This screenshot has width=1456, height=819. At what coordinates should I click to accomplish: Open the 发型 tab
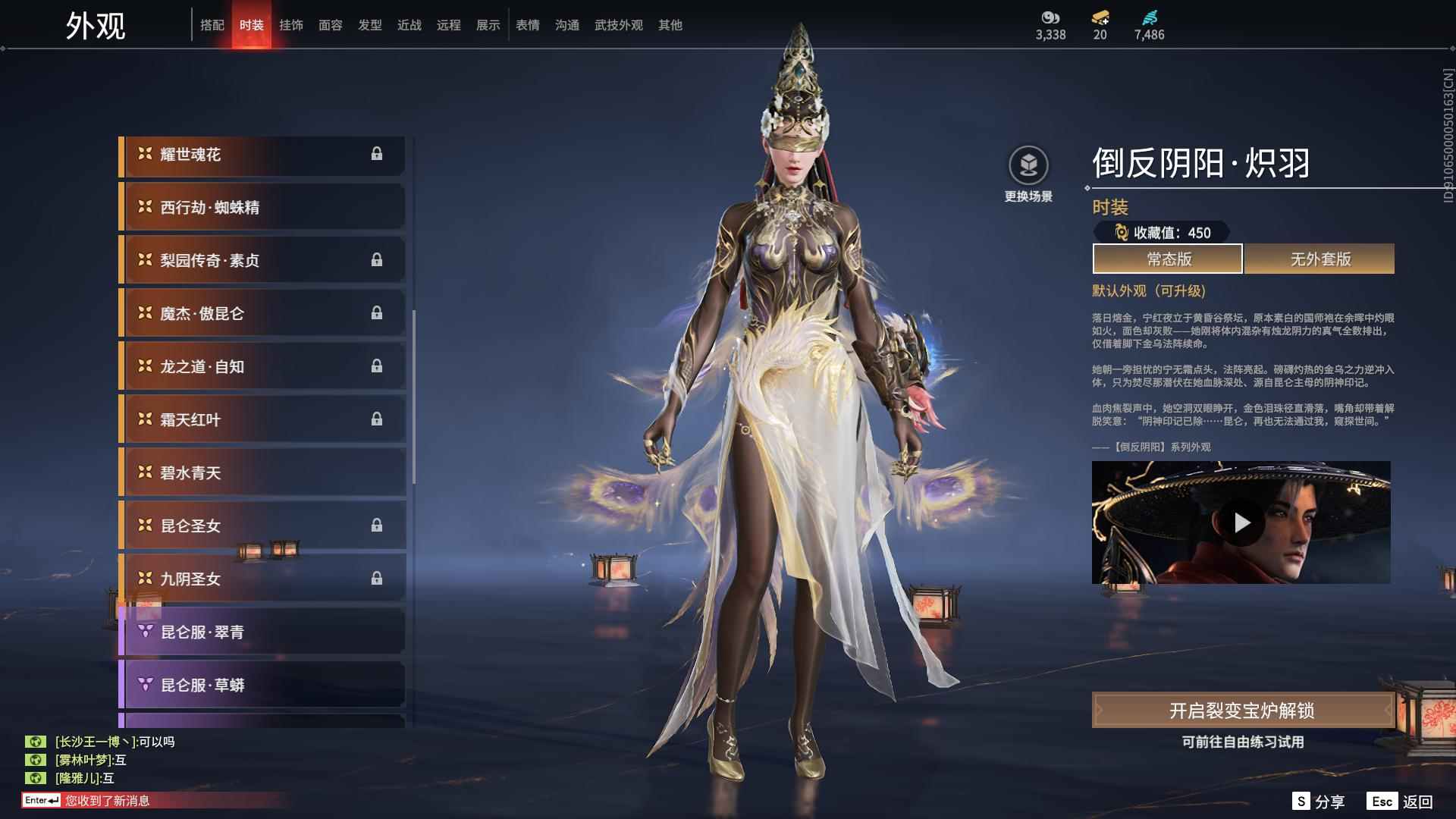[x=369, y=24]
